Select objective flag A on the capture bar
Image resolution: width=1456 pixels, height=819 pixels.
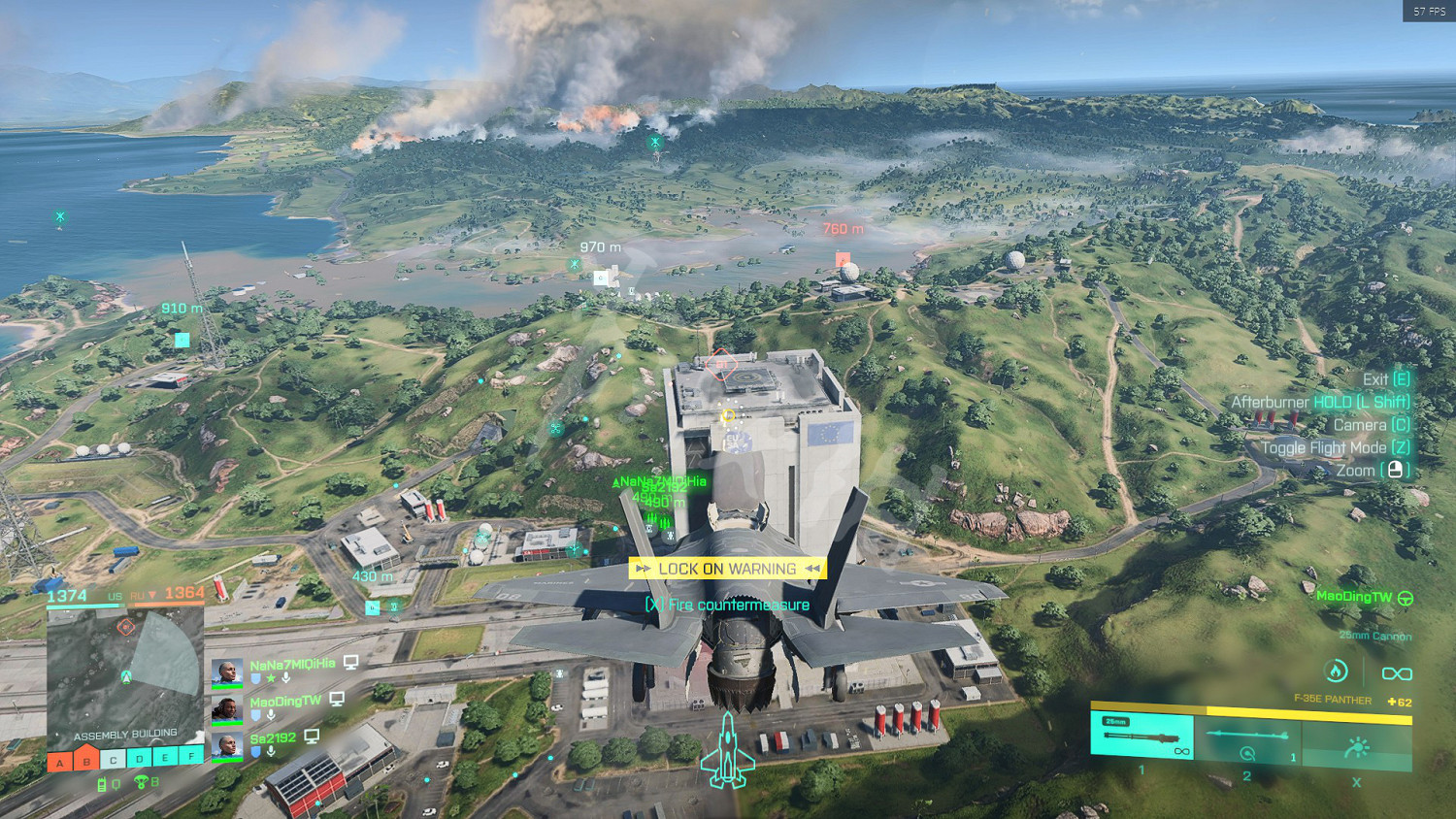click(60, 762)
